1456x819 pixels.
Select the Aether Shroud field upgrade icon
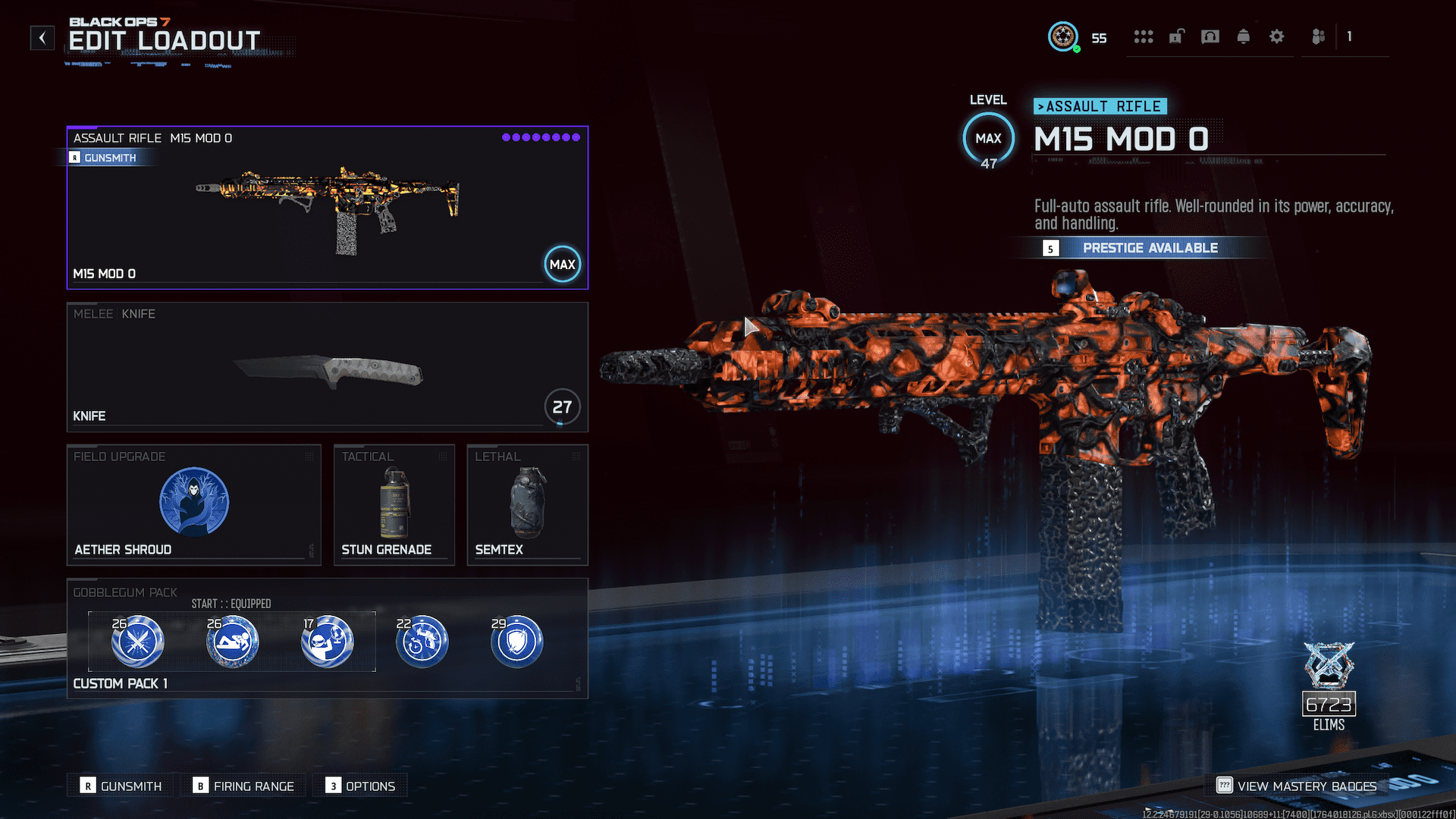pyautogui.click(x=194, y=501)
